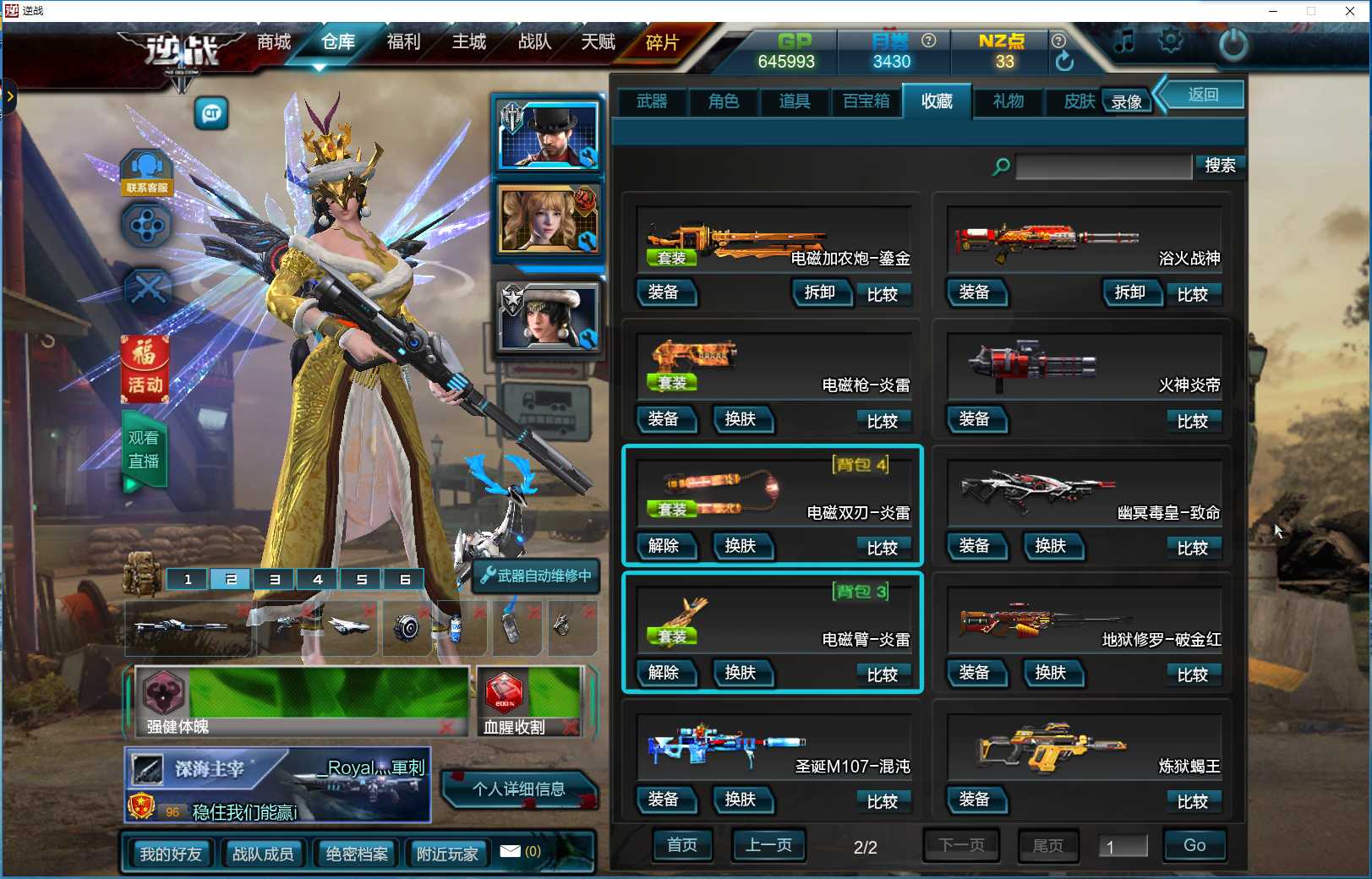The height and width of the screenshot is (879, 1372).
Task: Open the 商城 shop menu
Action: tap(274, 41)
